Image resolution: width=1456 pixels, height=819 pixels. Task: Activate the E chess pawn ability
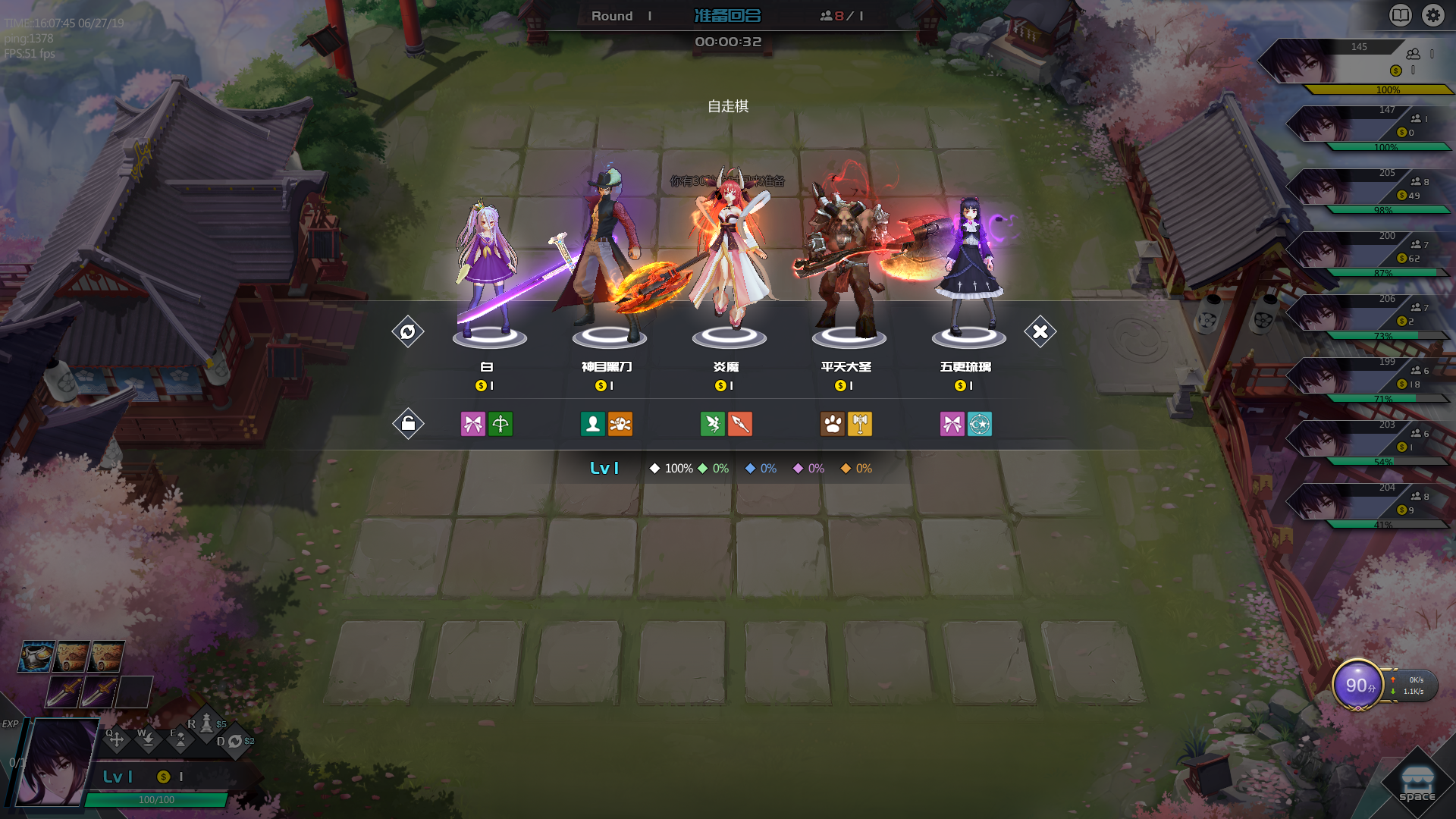coord(180,739)
